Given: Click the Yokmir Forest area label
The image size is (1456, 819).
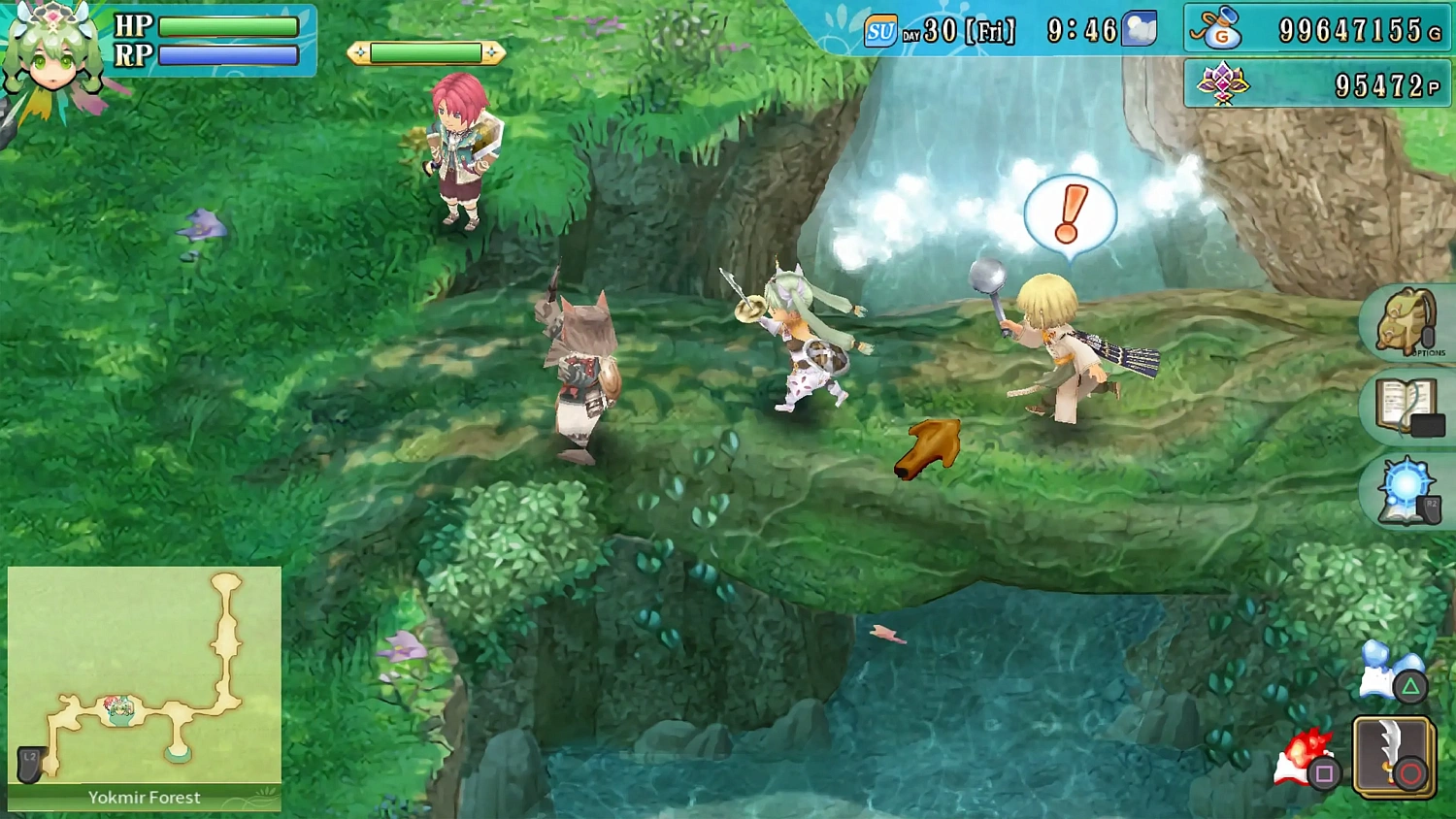Looking at the screenshot, I should [143, 798].
